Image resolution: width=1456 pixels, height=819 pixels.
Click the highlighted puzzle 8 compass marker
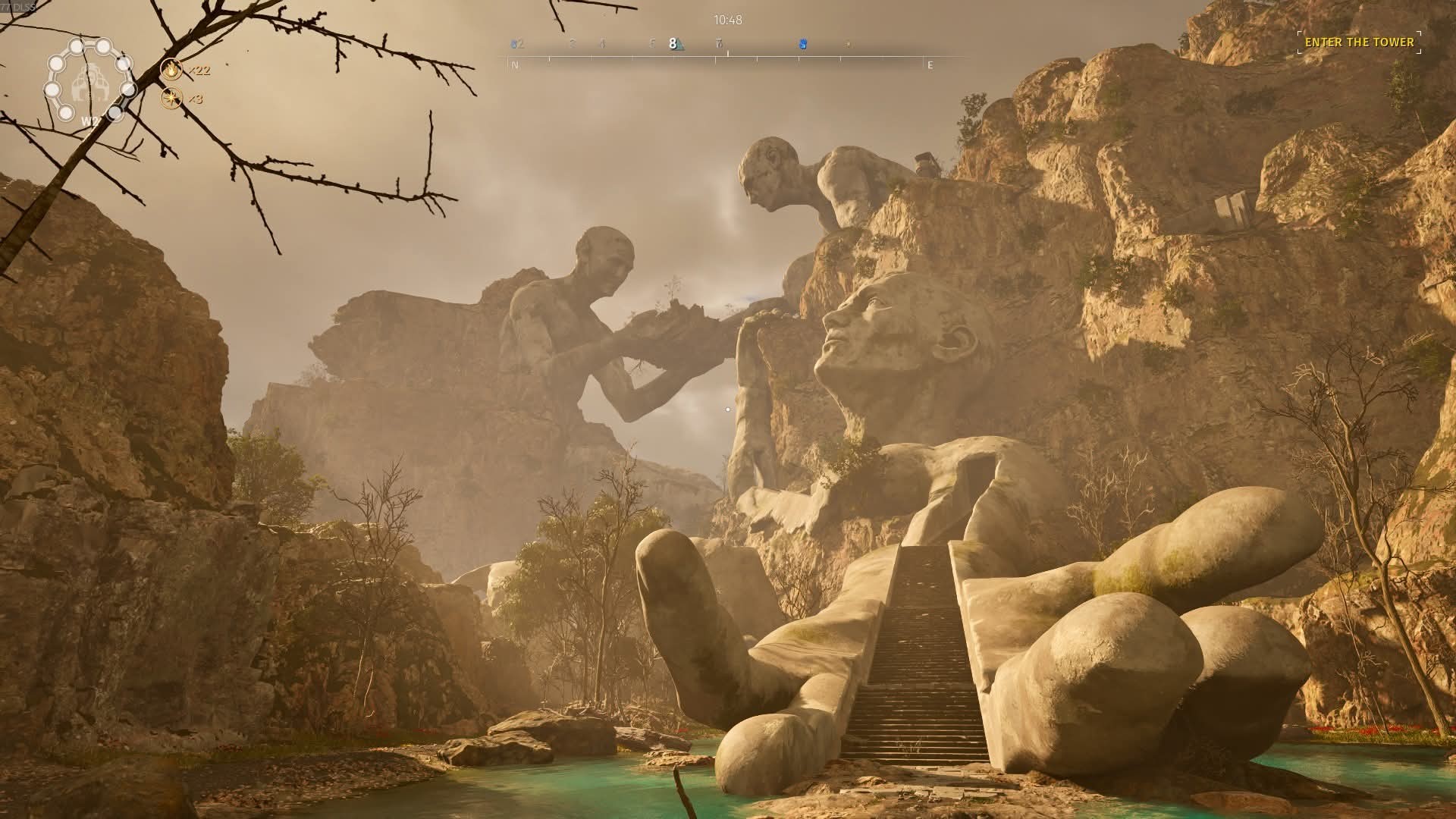673,44
